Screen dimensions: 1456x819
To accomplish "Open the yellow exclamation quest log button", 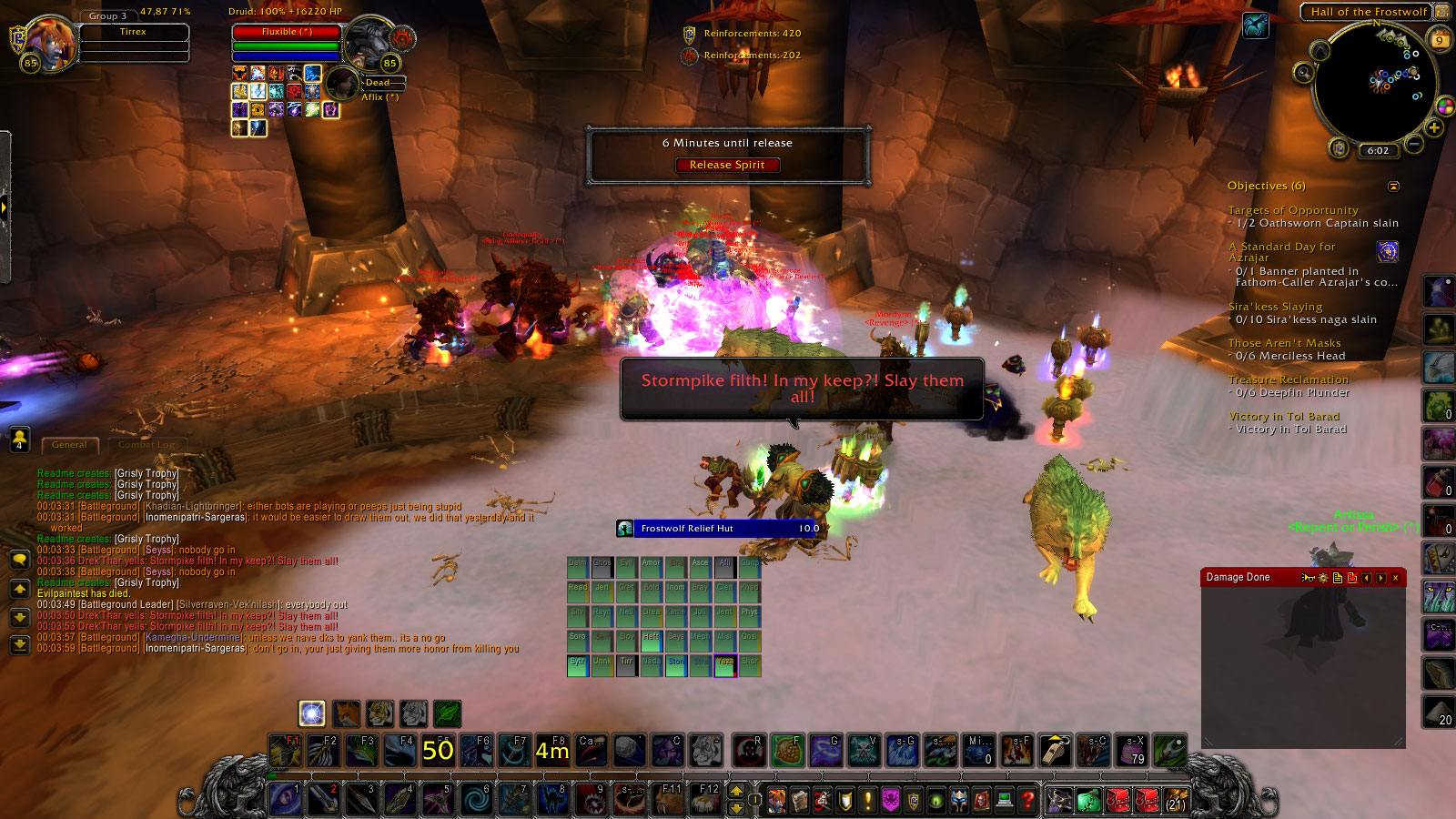I will pyautogui.click(x=867, y=800).
